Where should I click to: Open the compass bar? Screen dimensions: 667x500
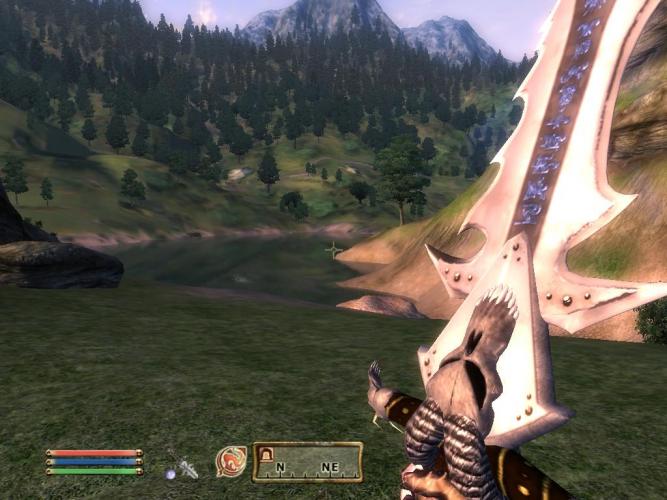(x=307, y=462)
